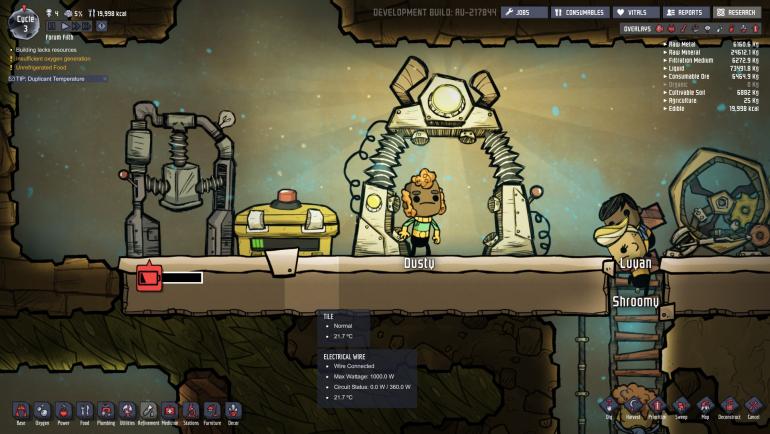Select the Deconstruct tool
This screenshot has height=434, width=770.
point(729,406)
